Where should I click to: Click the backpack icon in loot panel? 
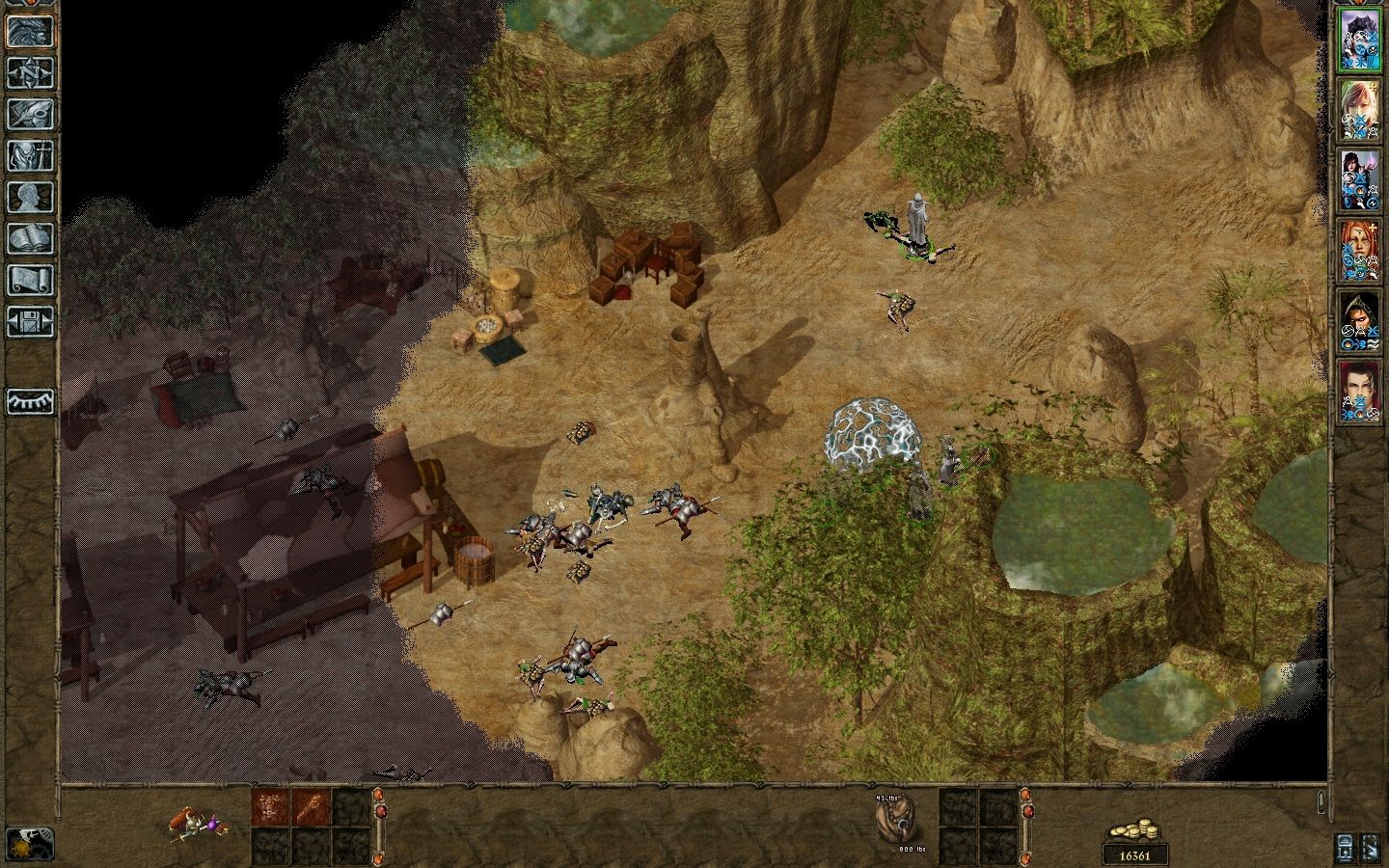(x=892, y=821)
